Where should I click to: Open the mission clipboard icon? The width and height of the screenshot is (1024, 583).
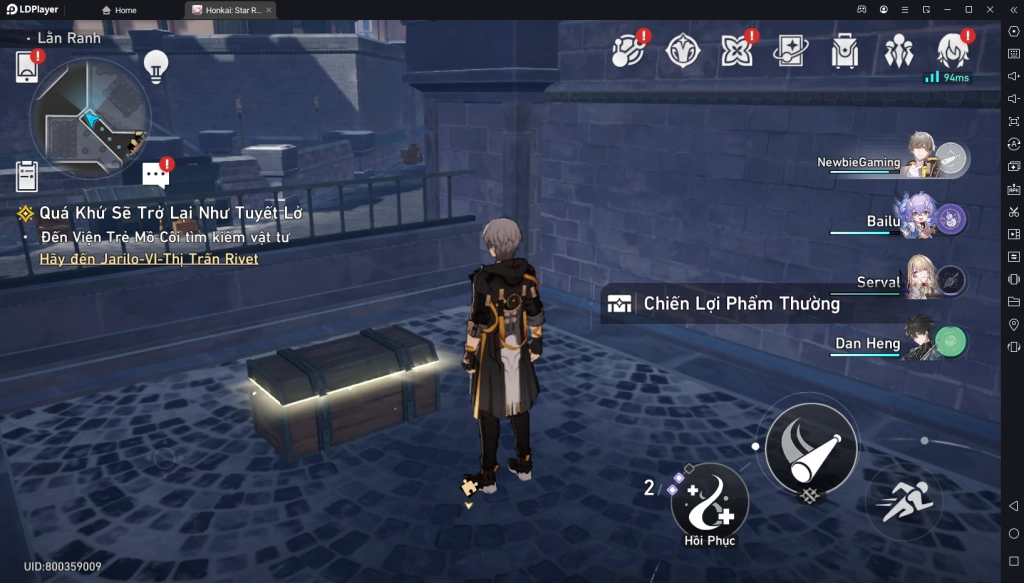27,176
